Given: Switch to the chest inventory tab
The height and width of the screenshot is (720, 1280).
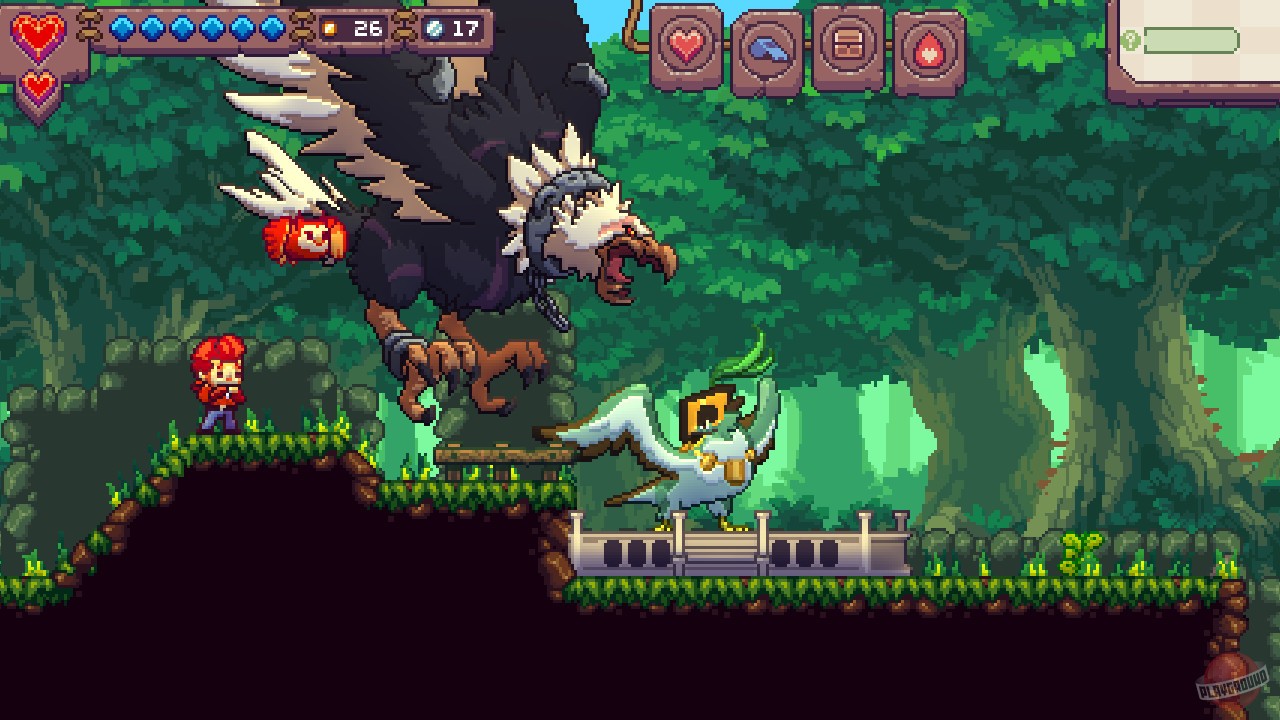Looking at the screenshot, I should point(849,45).
